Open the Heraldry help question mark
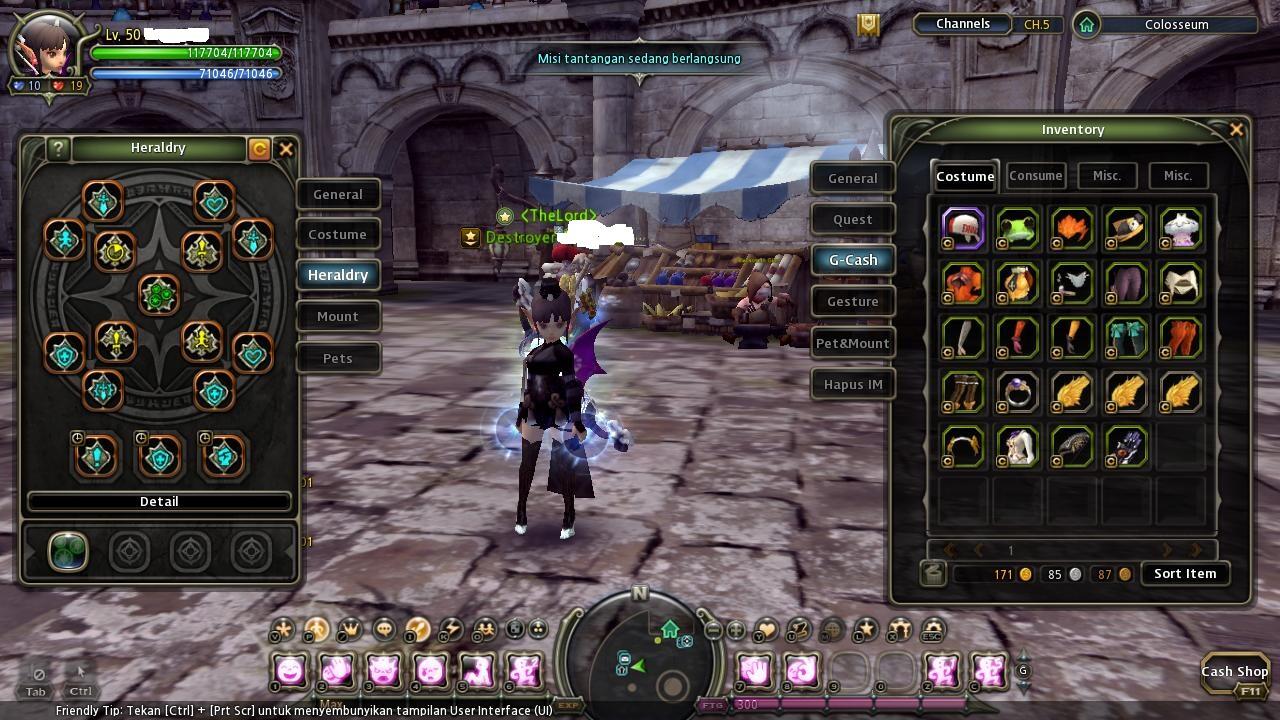The image size is (1280, 720). pos(58,149)
